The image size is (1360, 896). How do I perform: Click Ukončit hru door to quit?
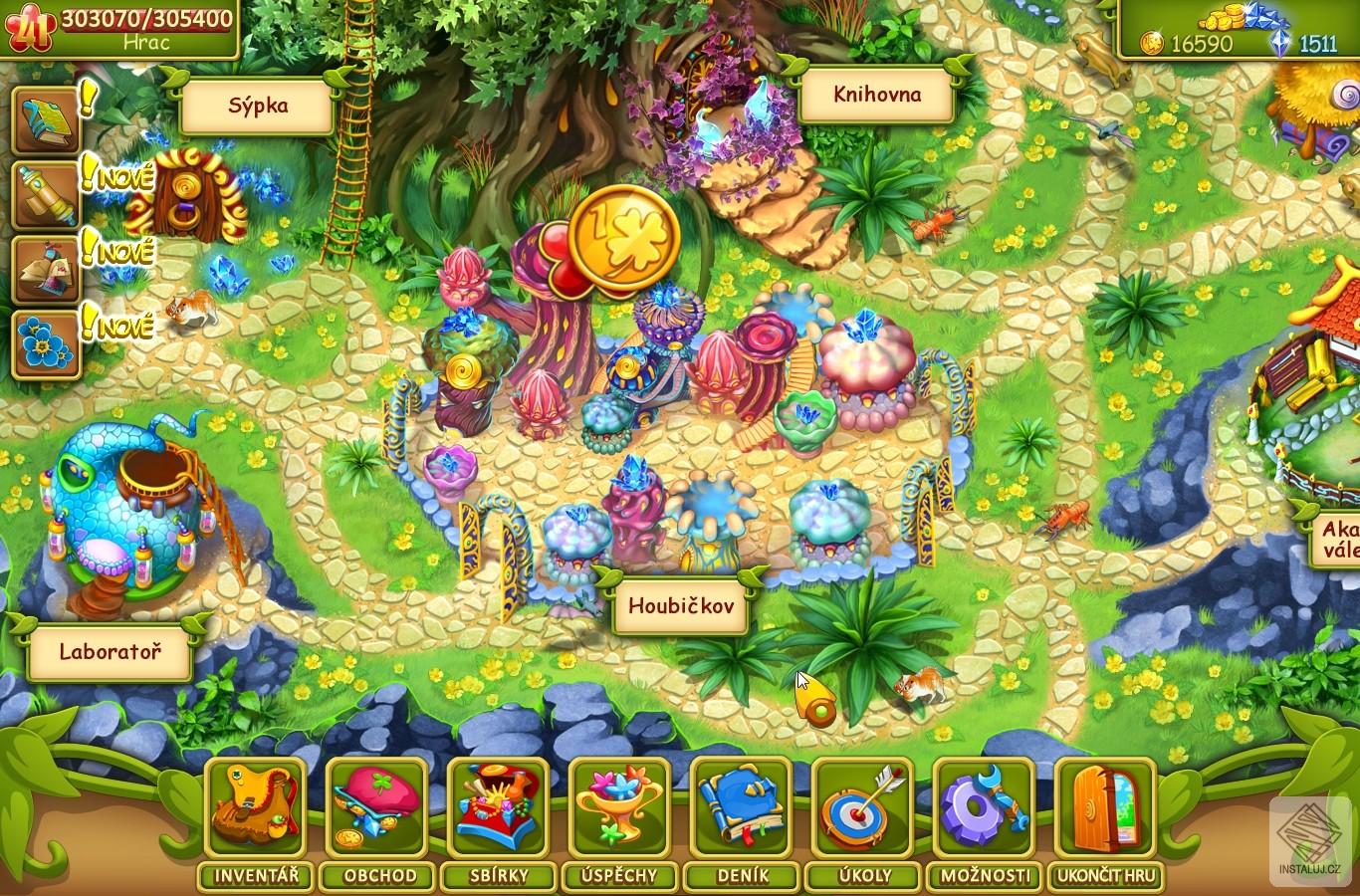coord(1105,806)
